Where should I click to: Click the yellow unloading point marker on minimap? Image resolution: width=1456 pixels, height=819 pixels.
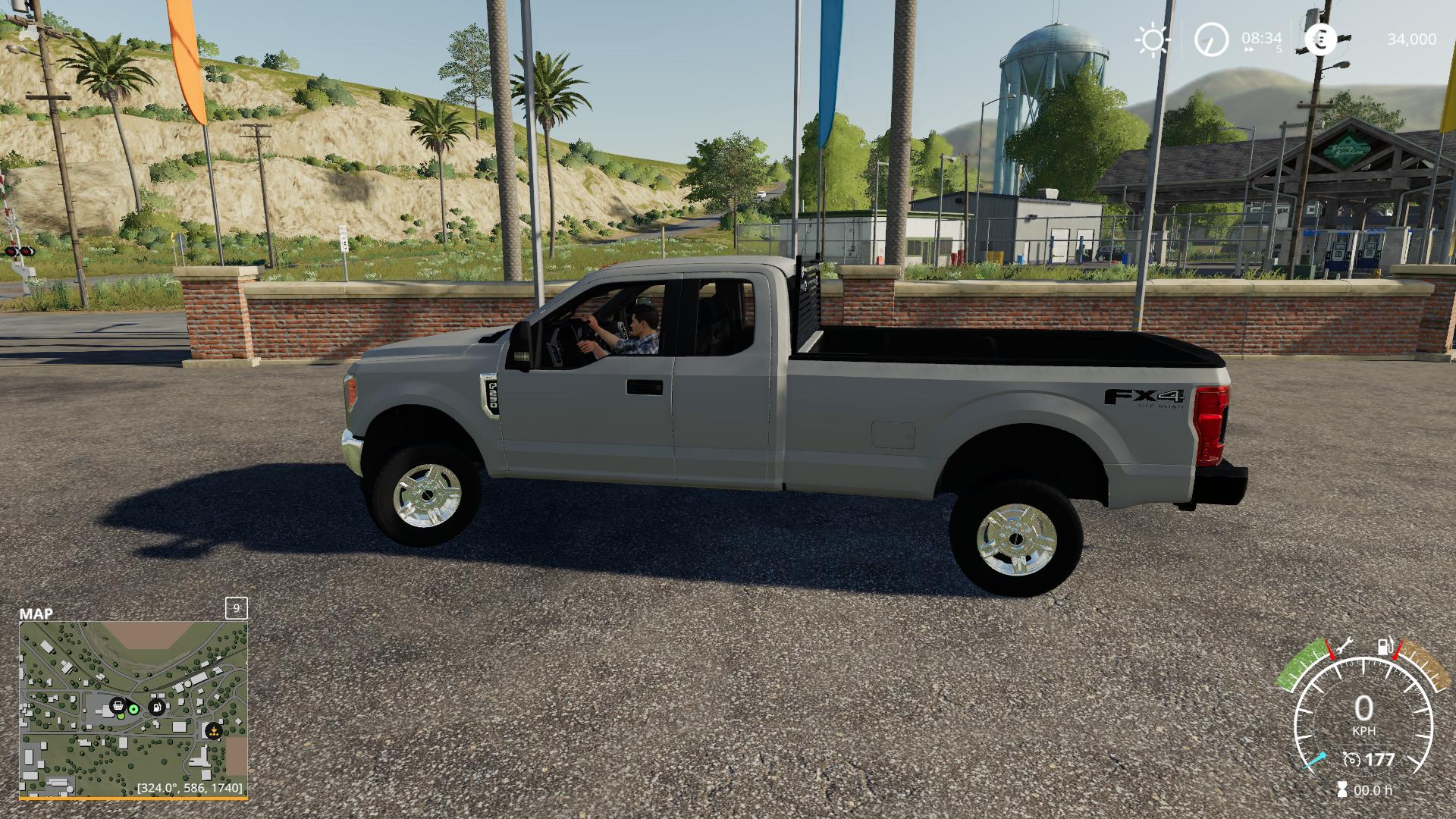[214, 731]
